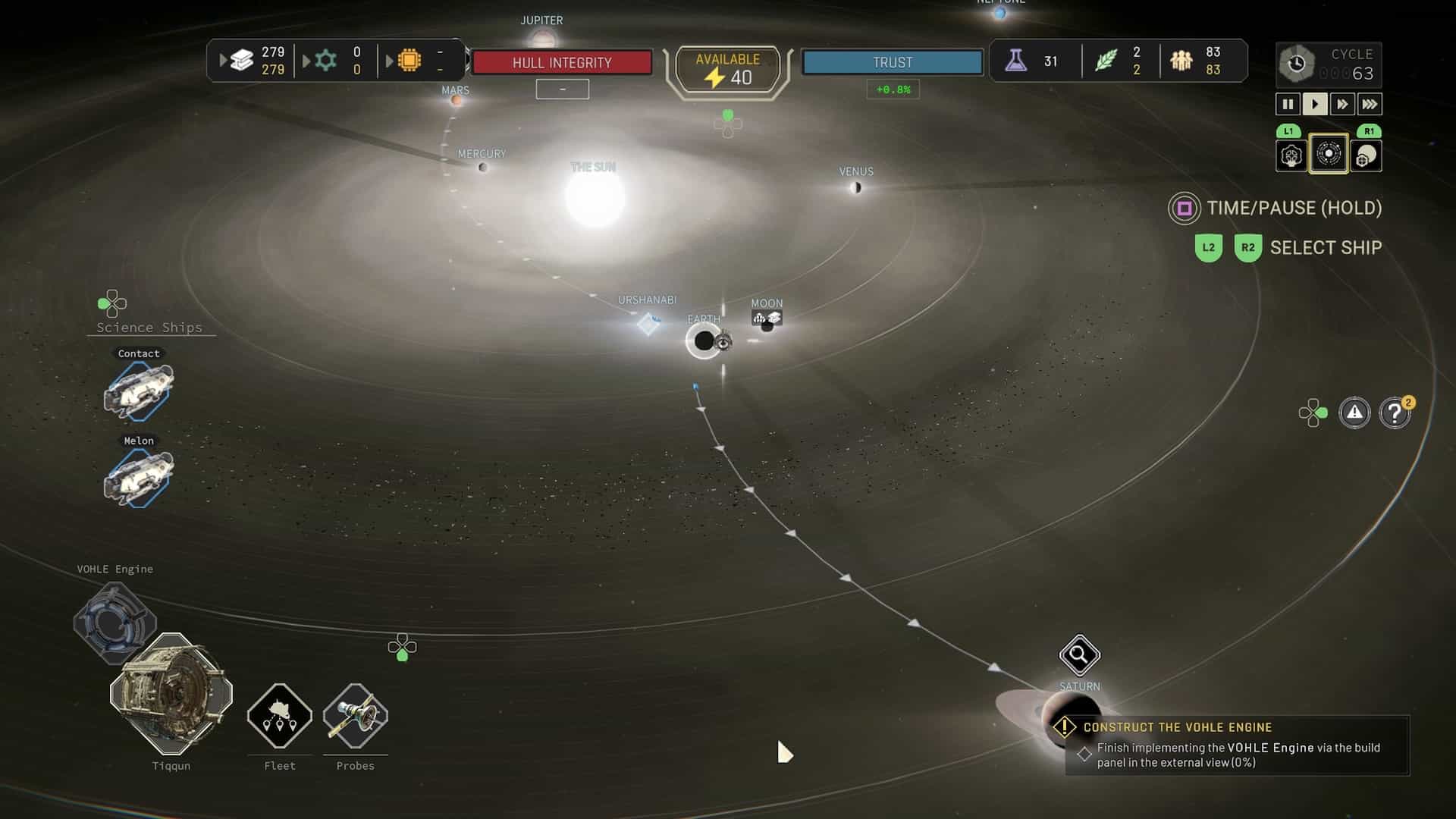Click the magnifier icon above Saturn
1456x819 pixels.
pos(1079,654)
